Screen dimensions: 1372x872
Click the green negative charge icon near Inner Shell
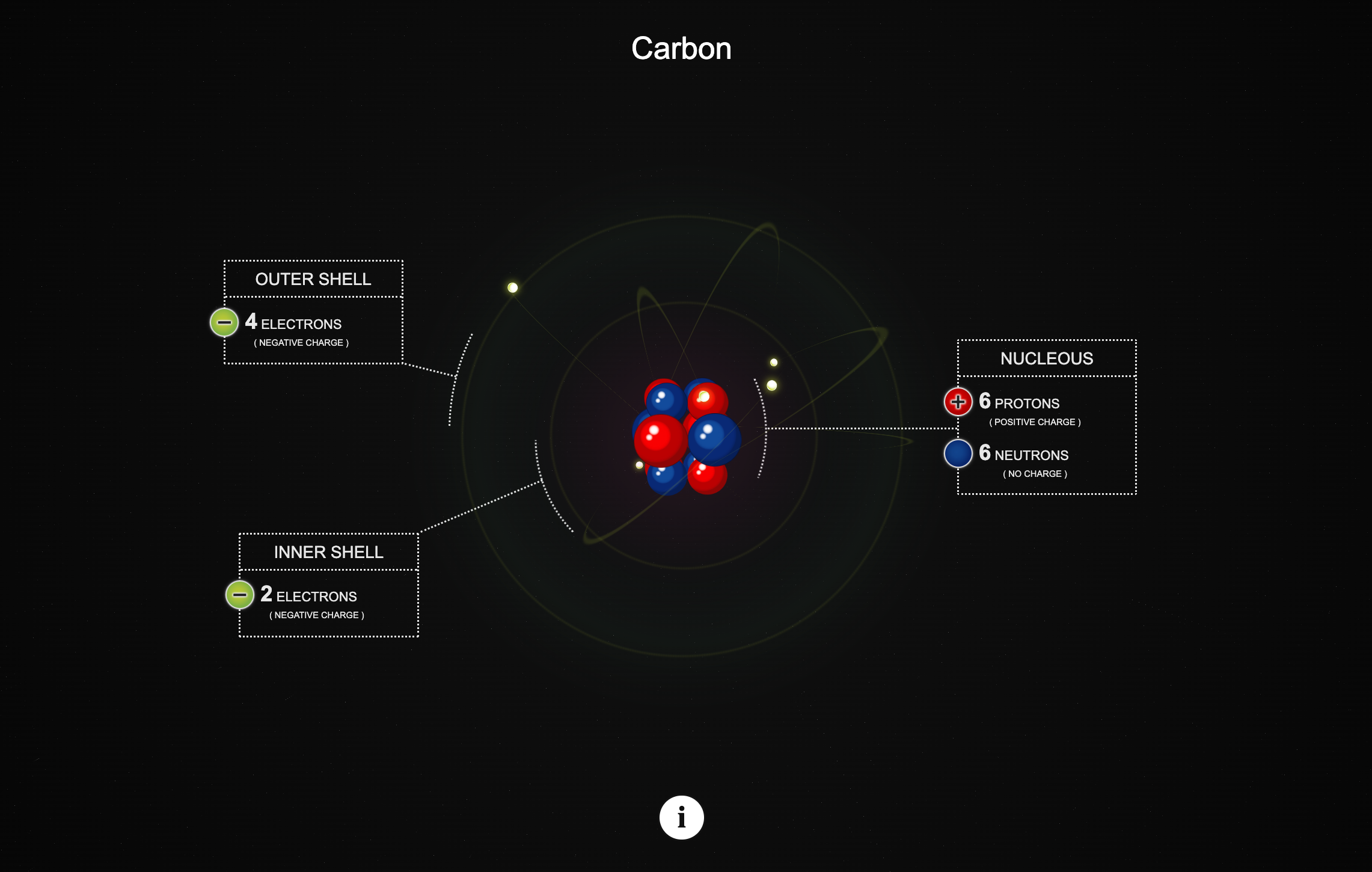tap(239, 595)
